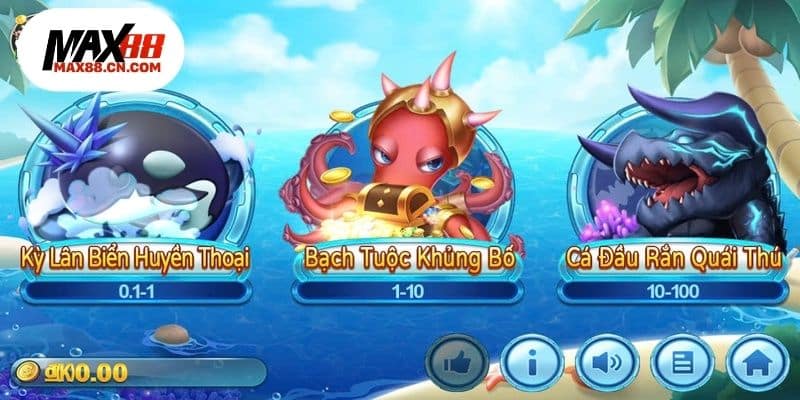Toggle the sound speaker button
The image size is (800, 400).
tap(606, 362)
